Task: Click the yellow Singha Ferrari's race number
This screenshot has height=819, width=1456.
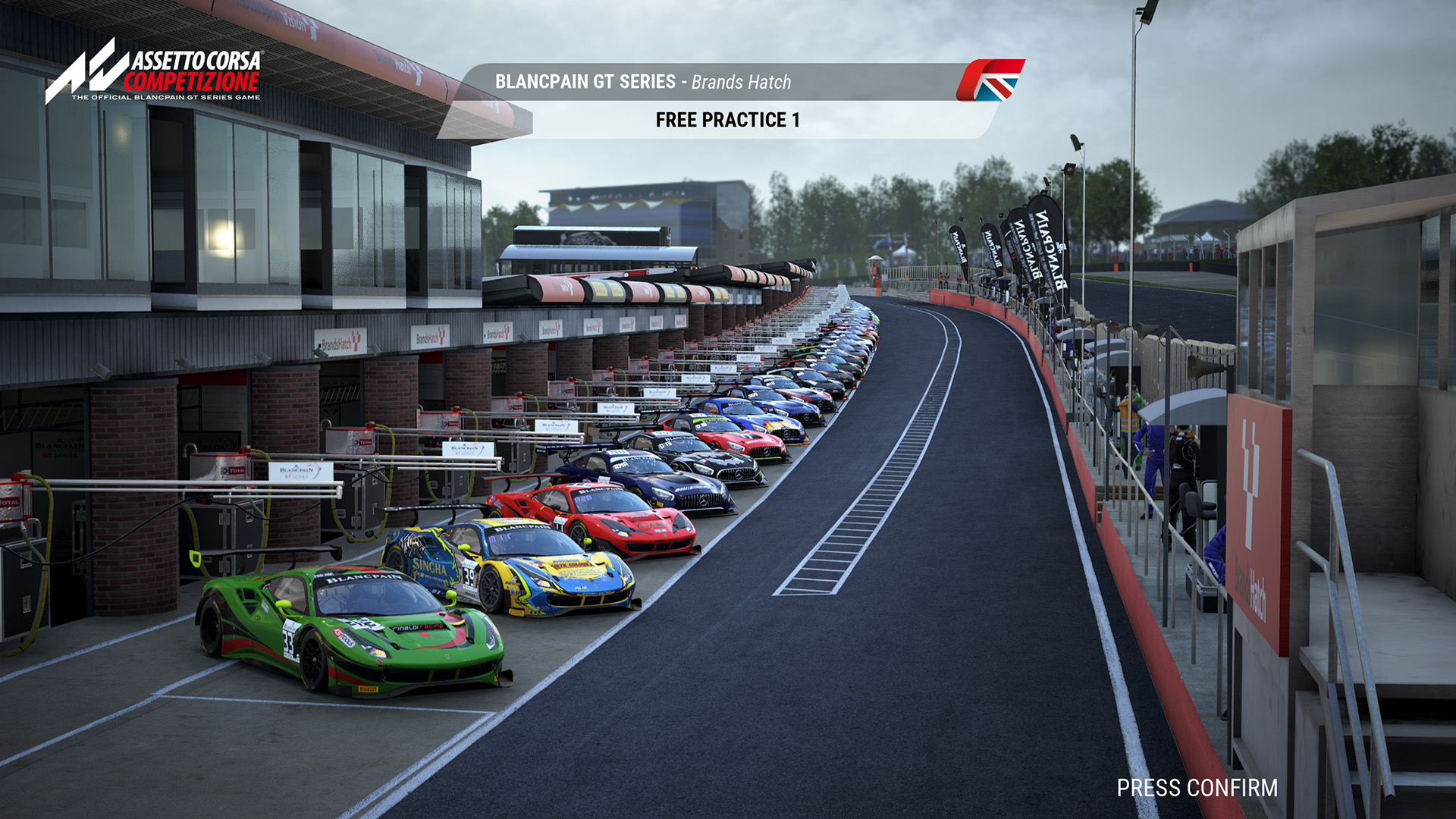Action: click(469, 577)
